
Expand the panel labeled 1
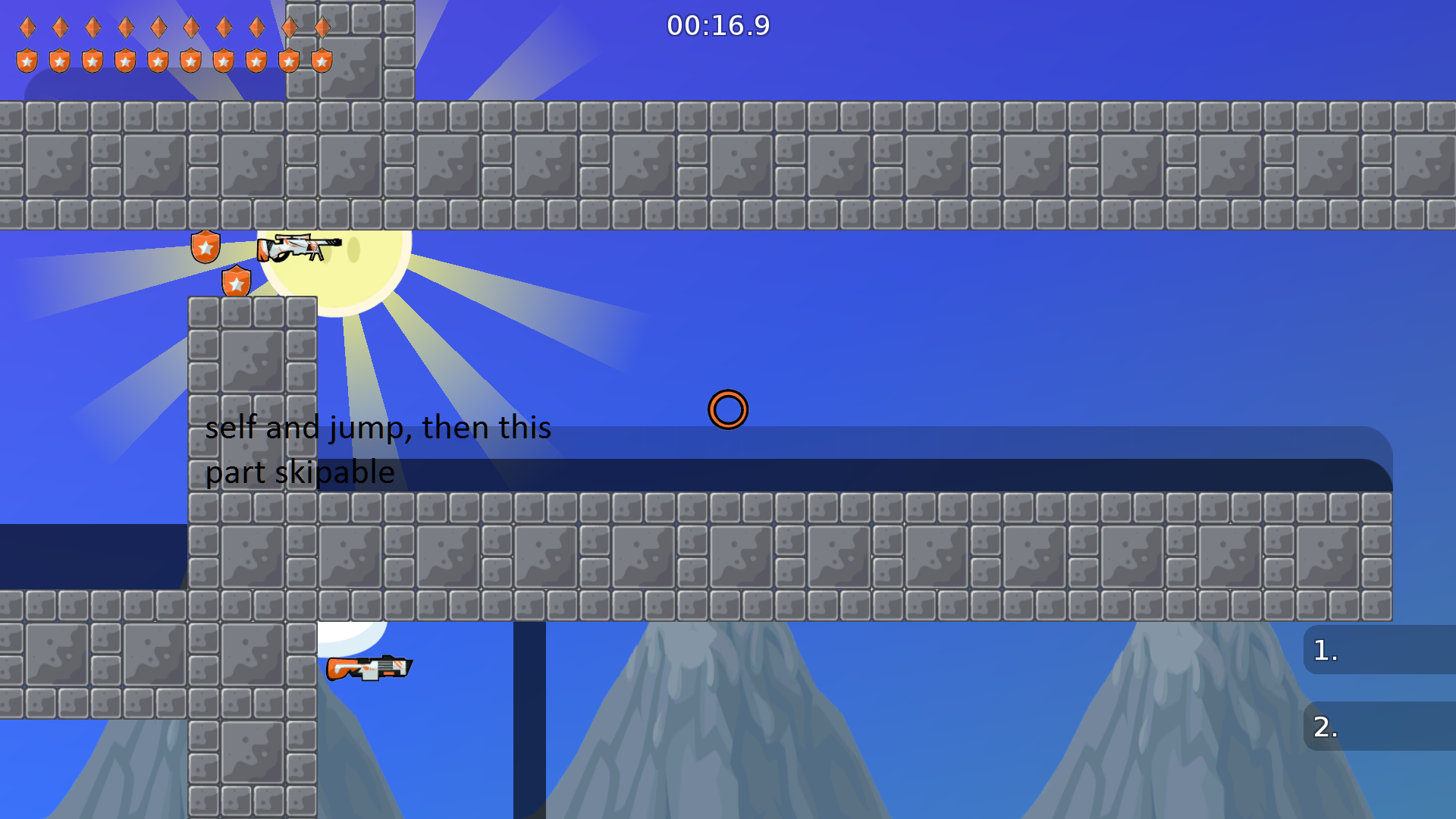1380,651
